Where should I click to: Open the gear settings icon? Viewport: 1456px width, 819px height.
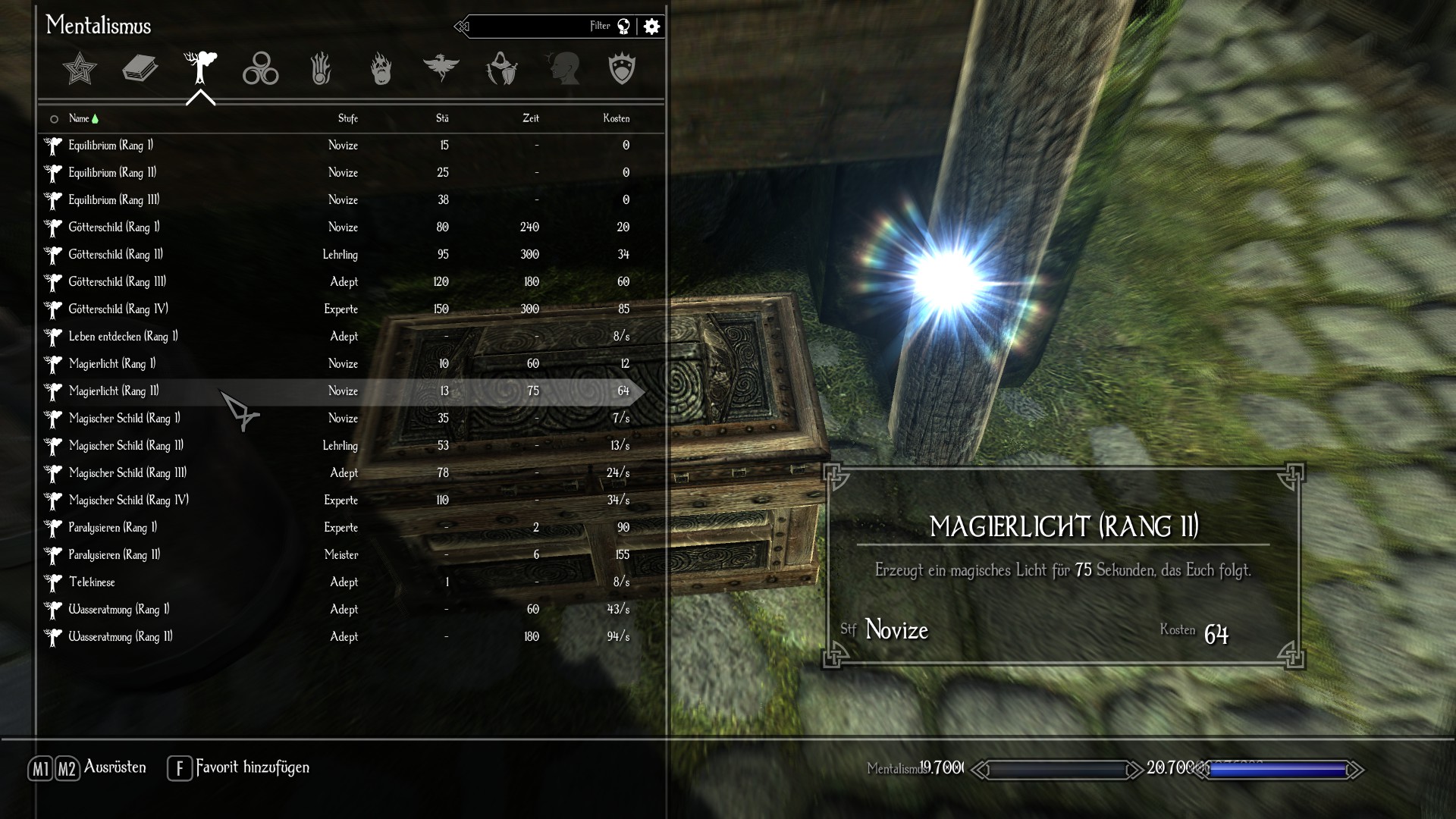[x=651, y=27]
